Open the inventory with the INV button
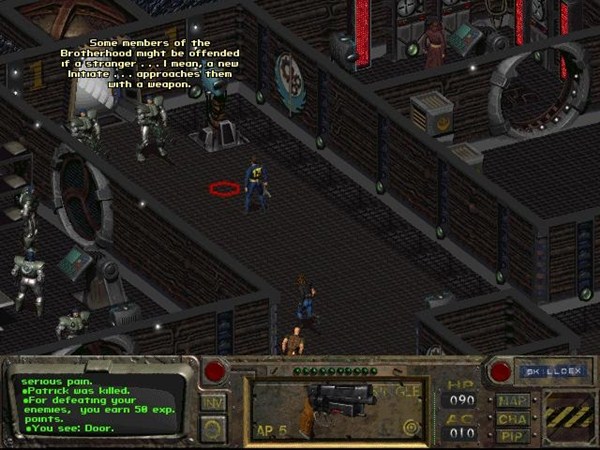This screenshot has height=450, width=600. tap(213, 401)
